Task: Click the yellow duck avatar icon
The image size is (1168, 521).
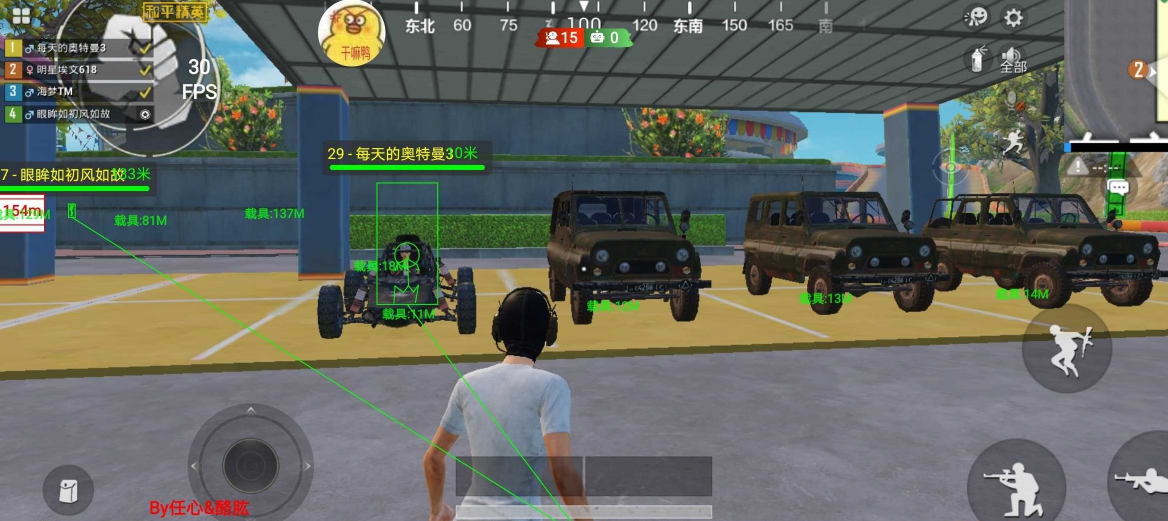Action: [352, 30]
